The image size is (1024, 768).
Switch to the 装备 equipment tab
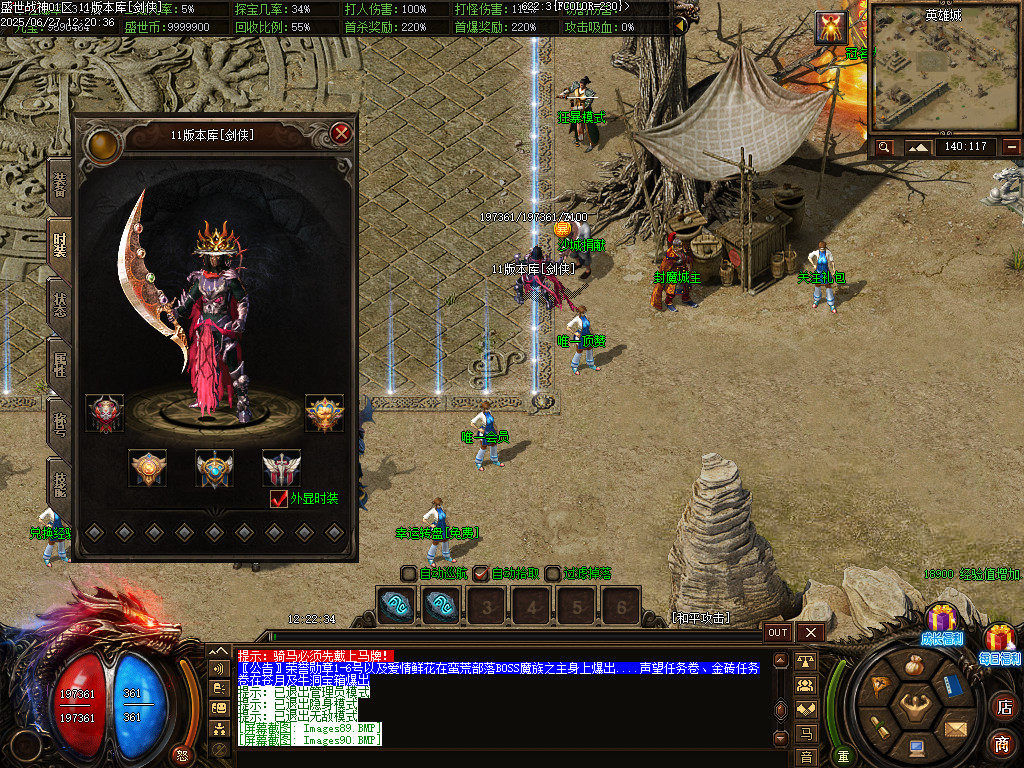click(60, 184)
